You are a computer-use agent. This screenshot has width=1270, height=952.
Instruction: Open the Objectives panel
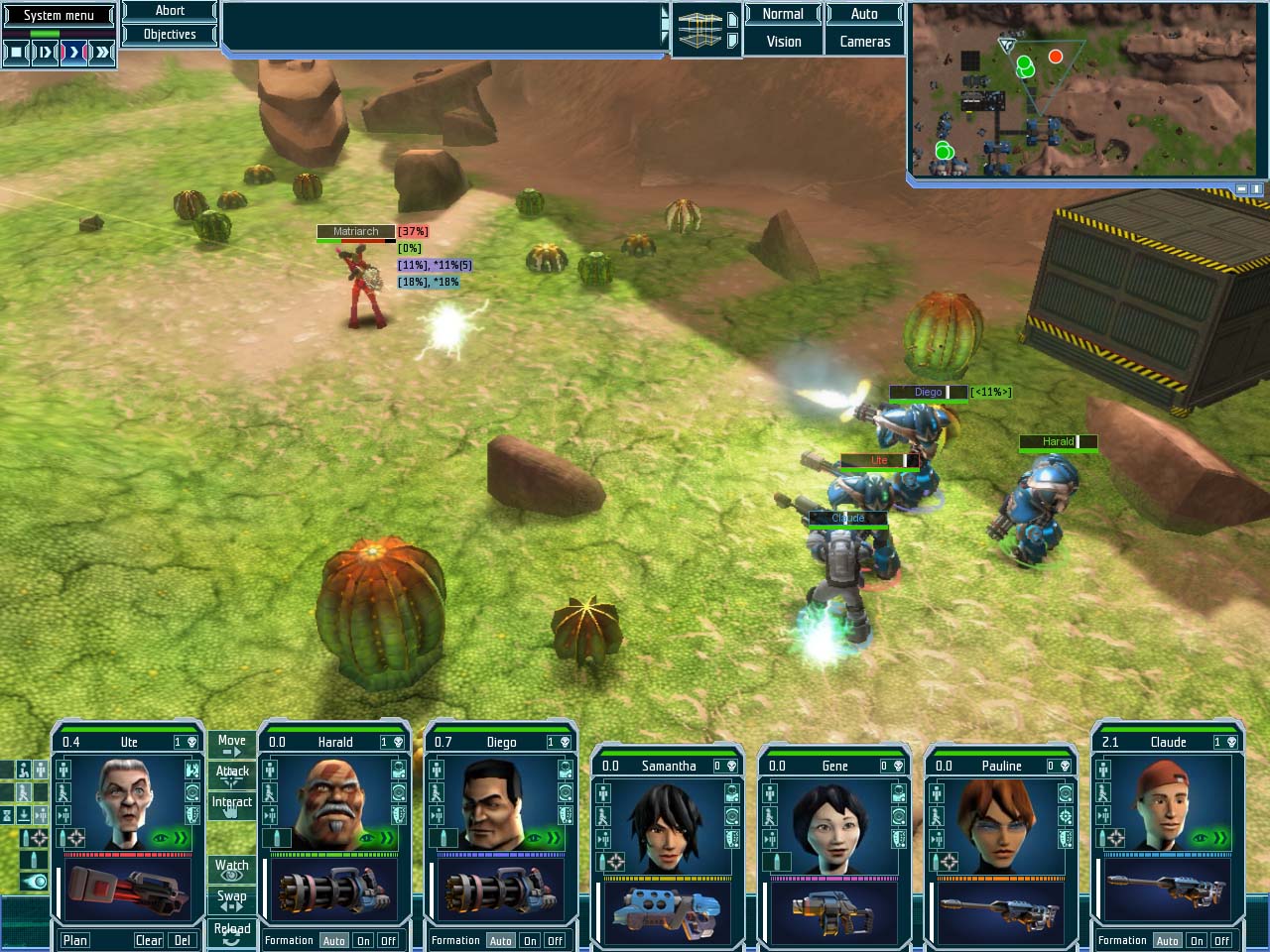pos(170,35)
